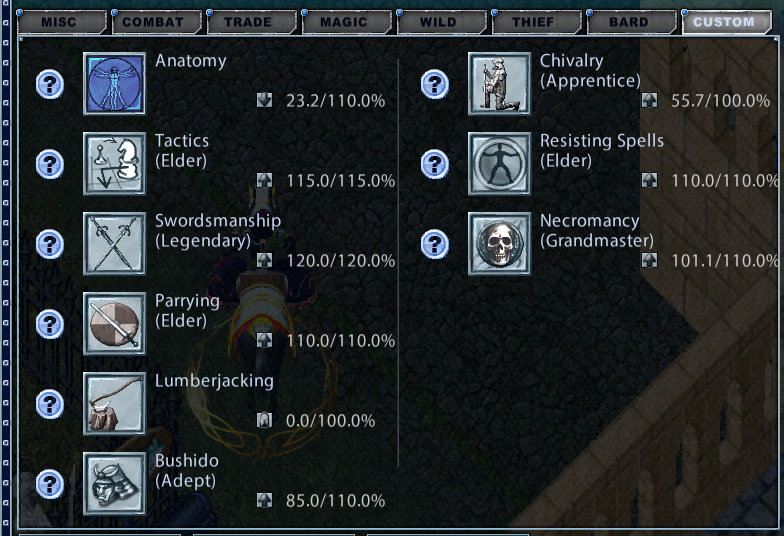Show the MAGIC skills tab

coord(344,22)
